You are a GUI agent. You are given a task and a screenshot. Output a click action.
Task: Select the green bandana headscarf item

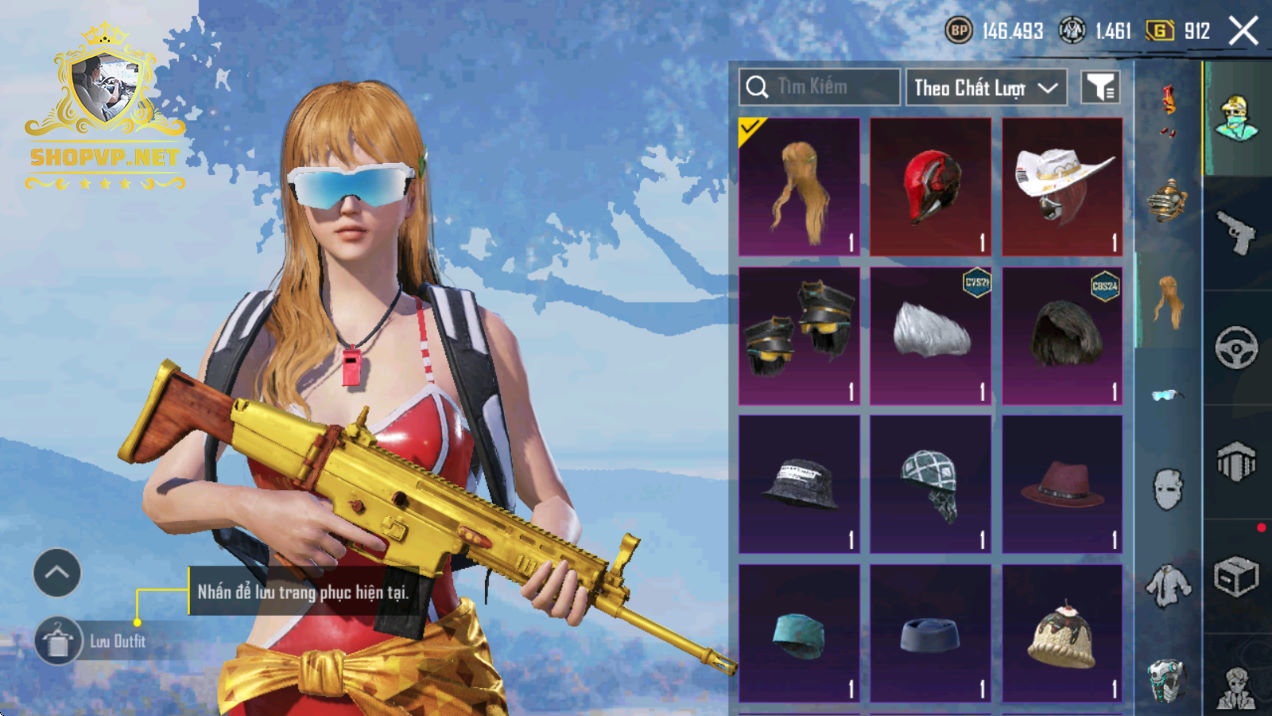(930, 484)
